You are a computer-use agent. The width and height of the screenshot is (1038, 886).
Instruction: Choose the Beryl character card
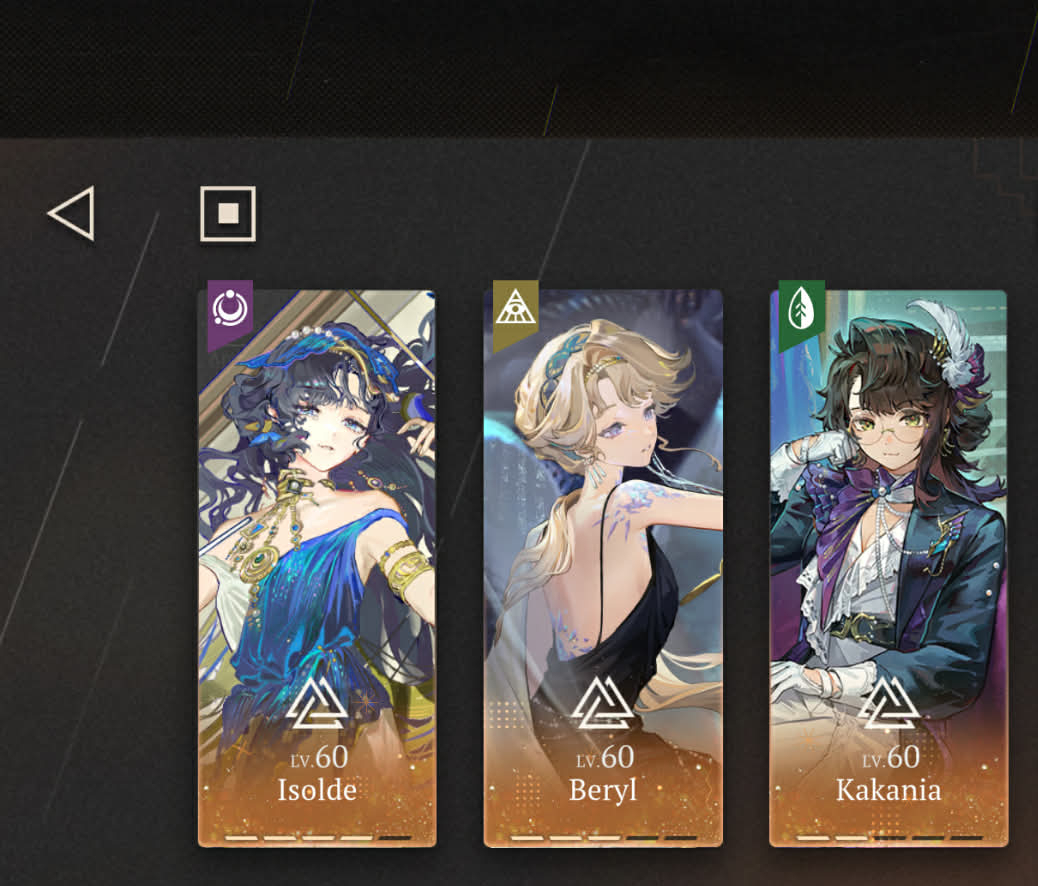(x=603, y=569)
